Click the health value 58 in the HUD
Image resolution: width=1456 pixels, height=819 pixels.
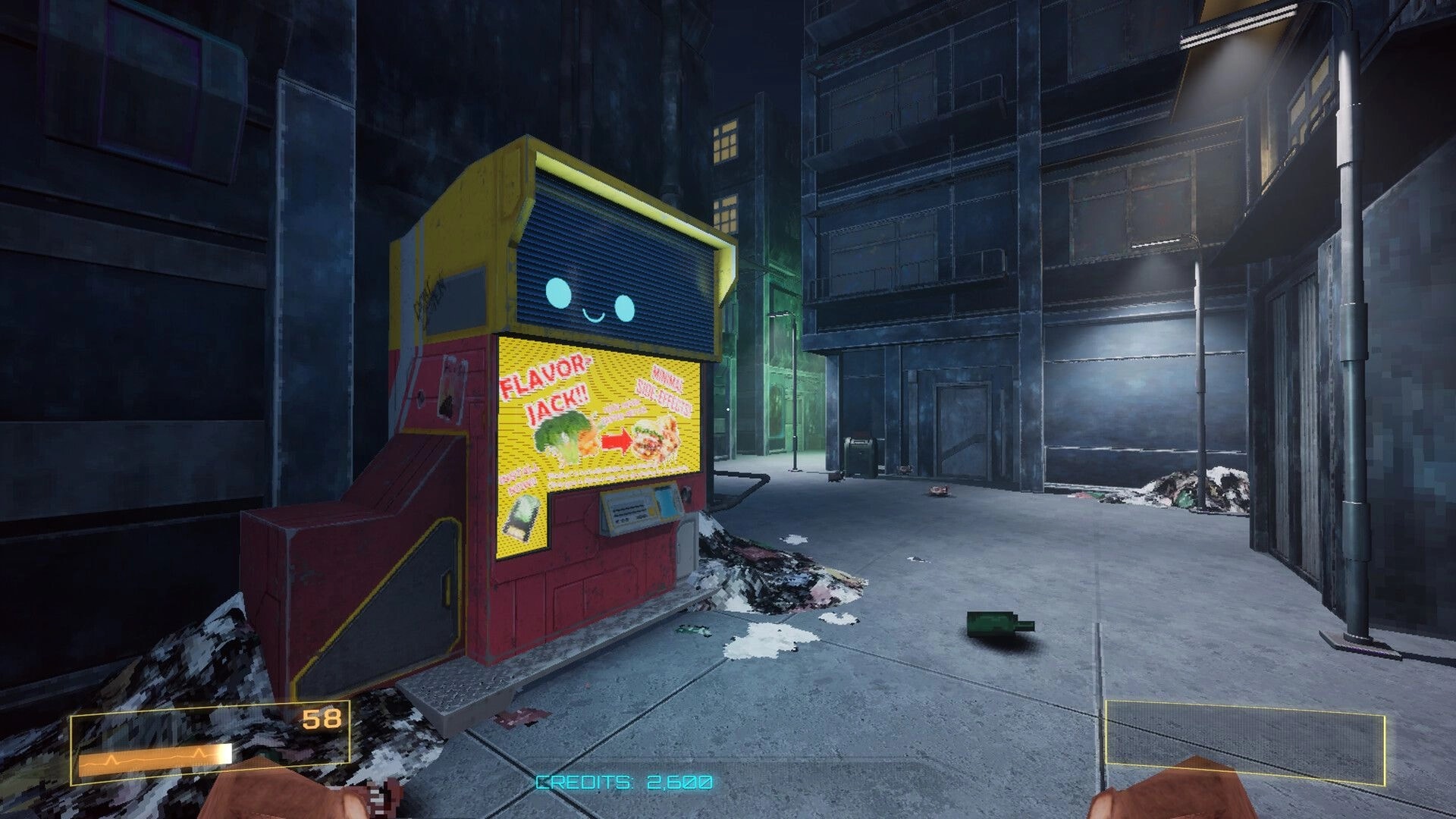[x=322, y=716]
